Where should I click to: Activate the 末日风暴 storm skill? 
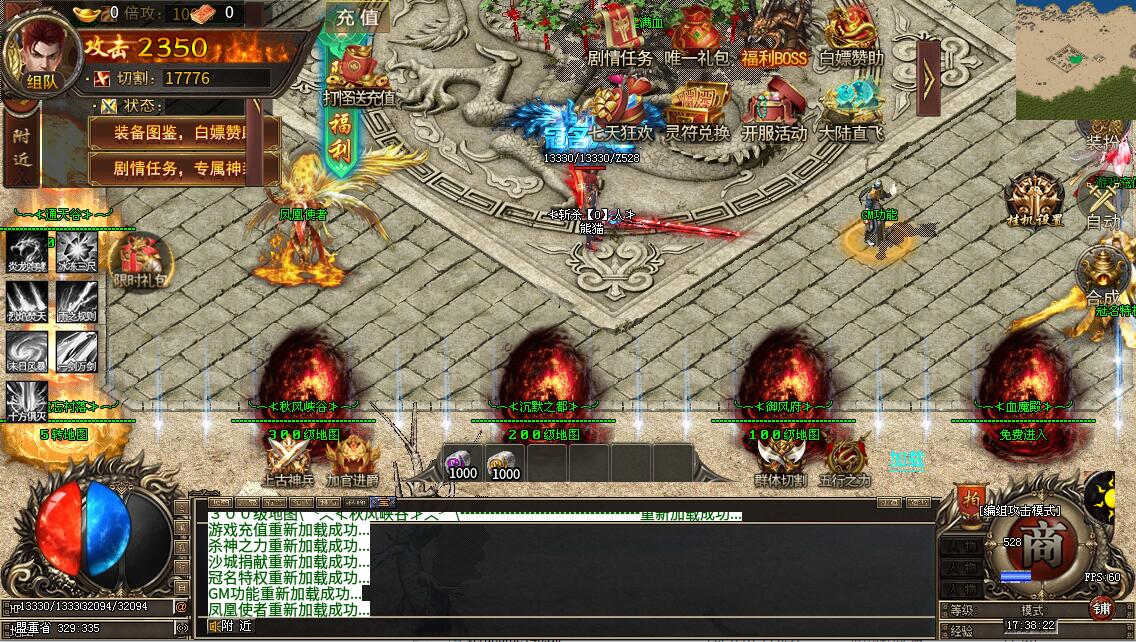27,351
